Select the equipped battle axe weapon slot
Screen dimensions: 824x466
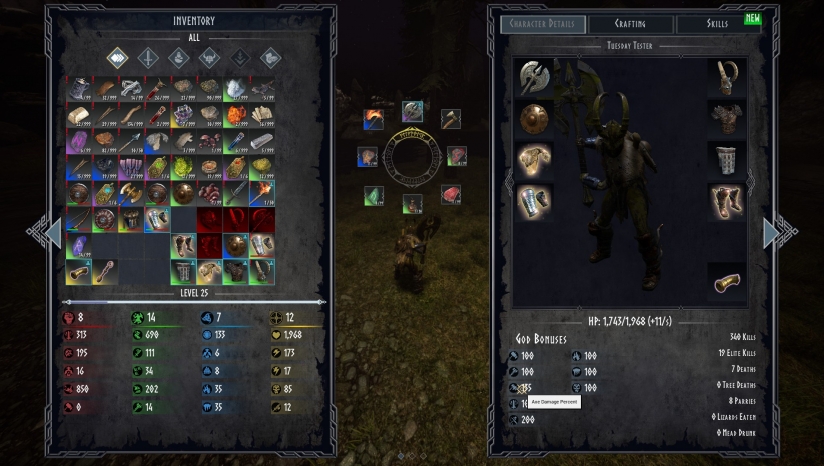point(533,77)
